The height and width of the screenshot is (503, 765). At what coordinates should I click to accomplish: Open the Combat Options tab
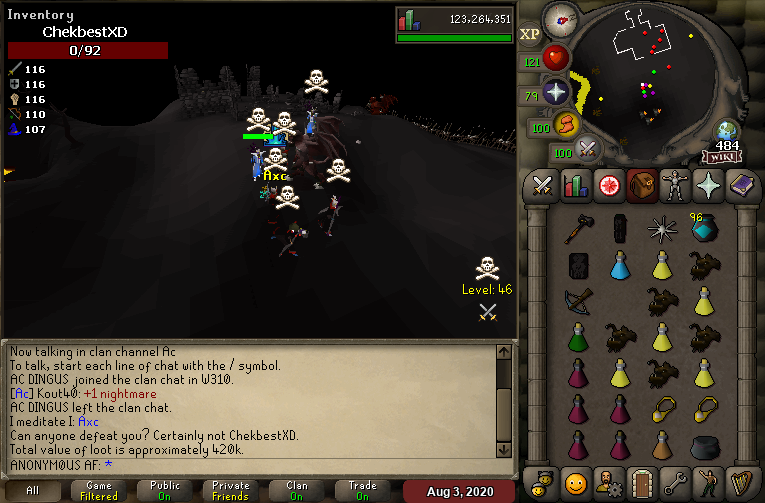tap(543, 186)
